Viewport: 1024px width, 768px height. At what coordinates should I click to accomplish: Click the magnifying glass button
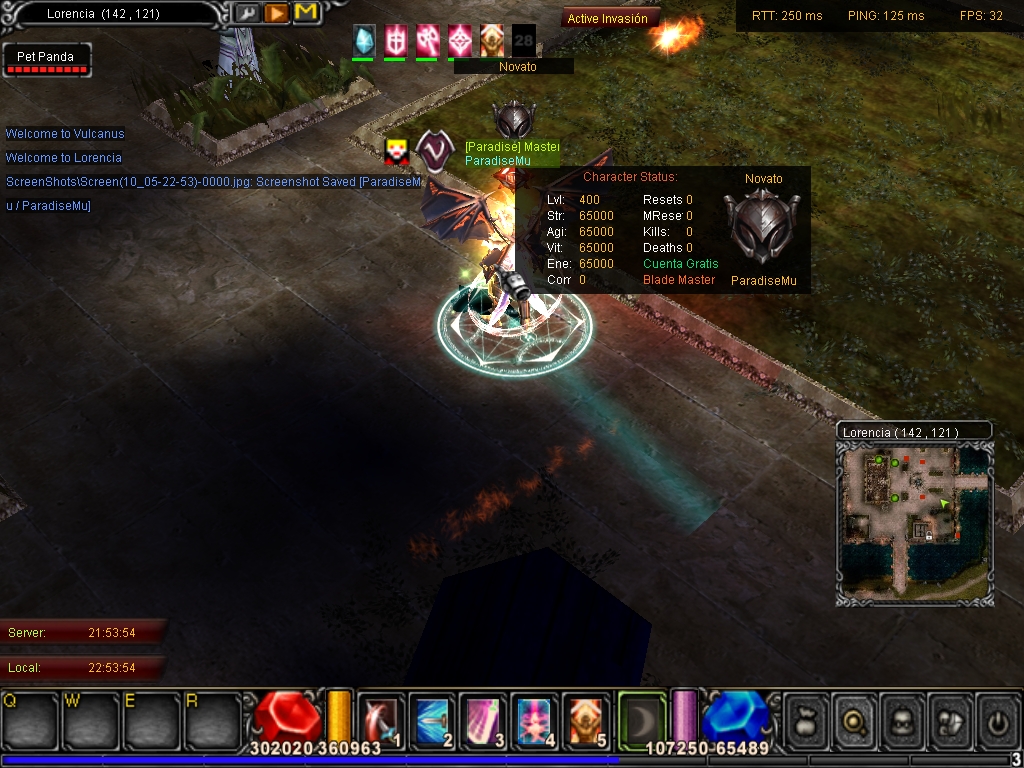pyautogui.click(x=856, y=720)
